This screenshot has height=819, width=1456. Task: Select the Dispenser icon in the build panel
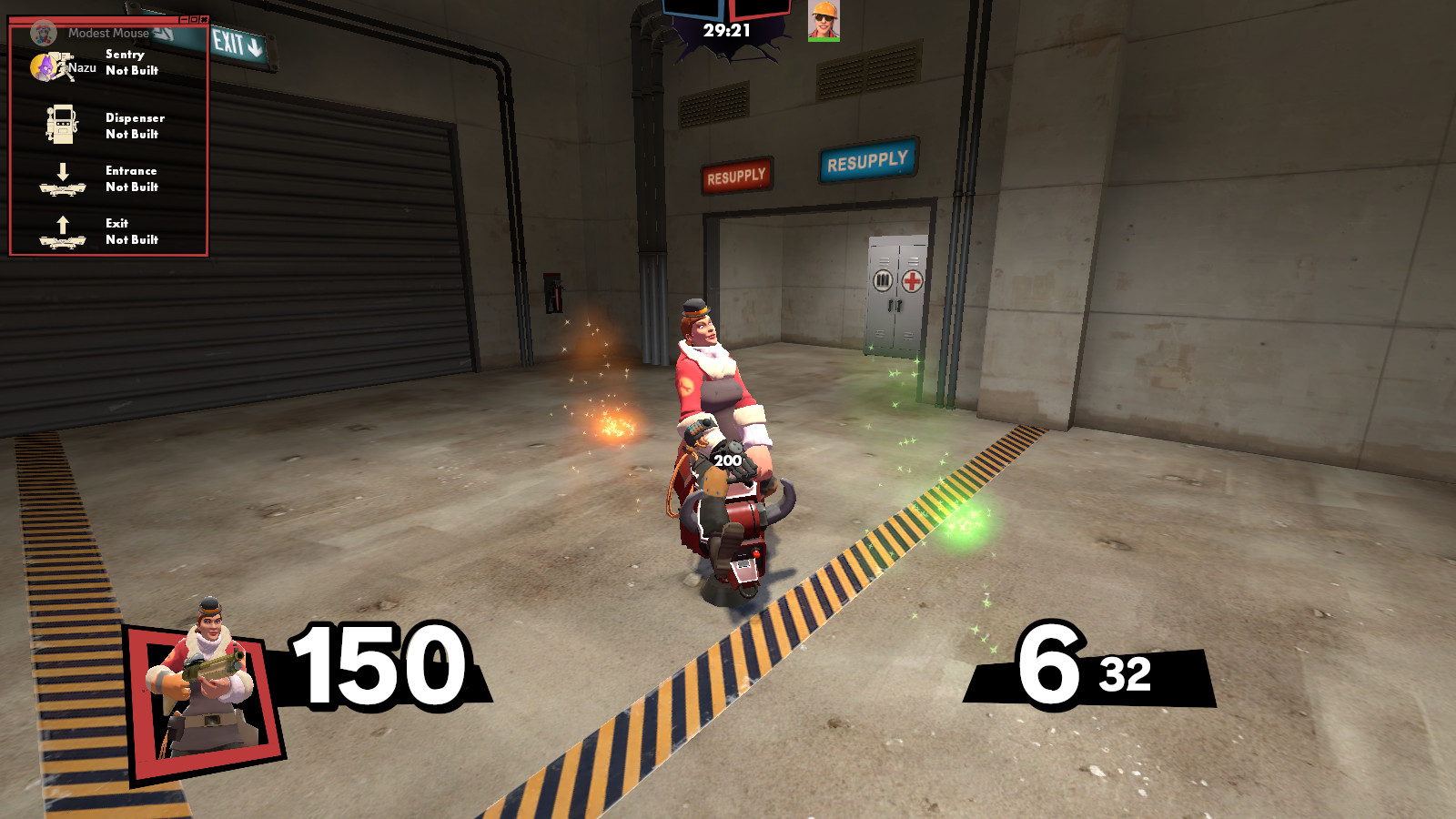coord(62,123)
